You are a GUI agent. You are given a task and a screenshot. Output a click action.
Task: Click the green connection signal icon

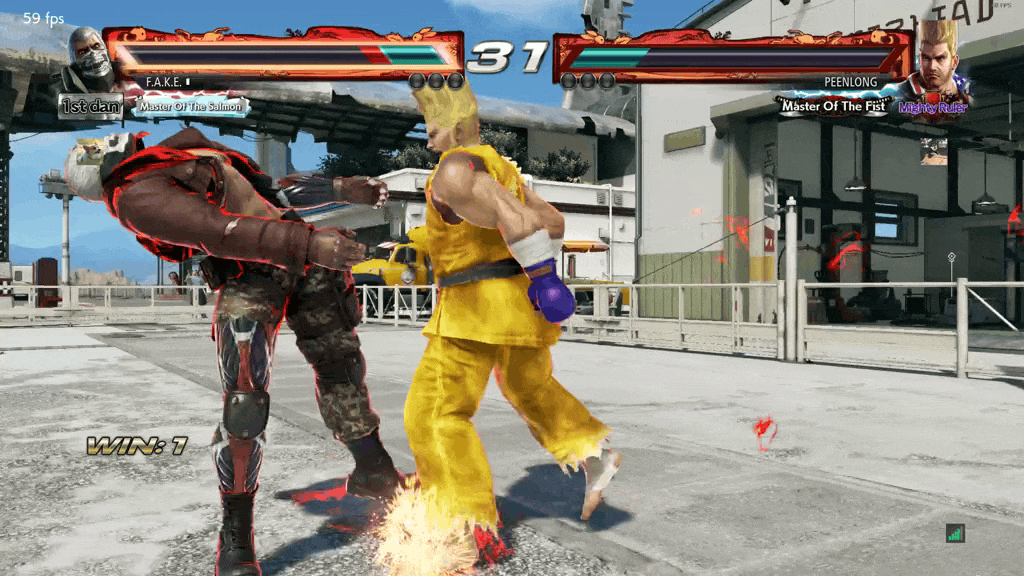point(955,533)
